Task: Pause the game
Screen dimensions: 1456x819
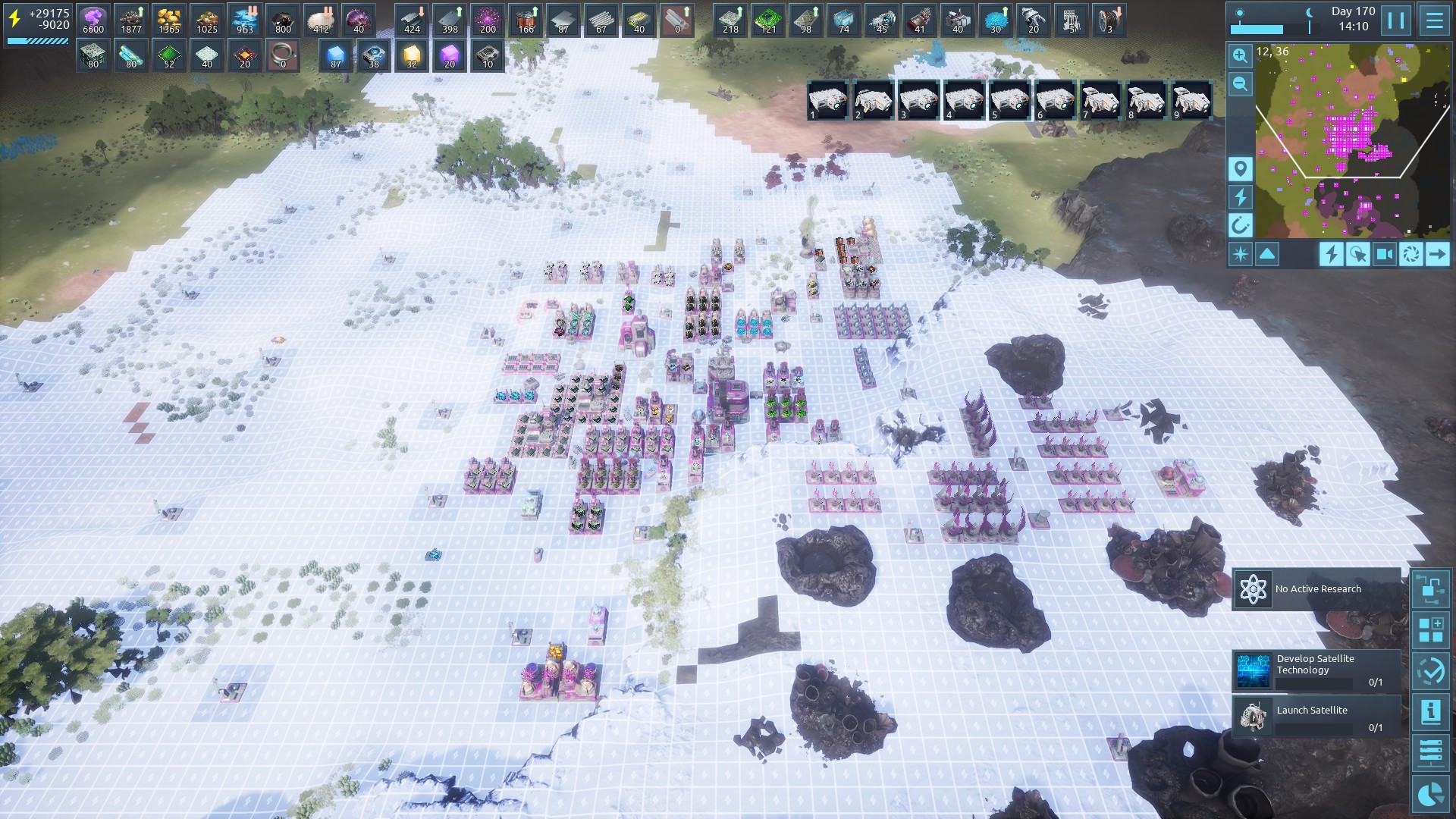Action: click(1396, 20)
